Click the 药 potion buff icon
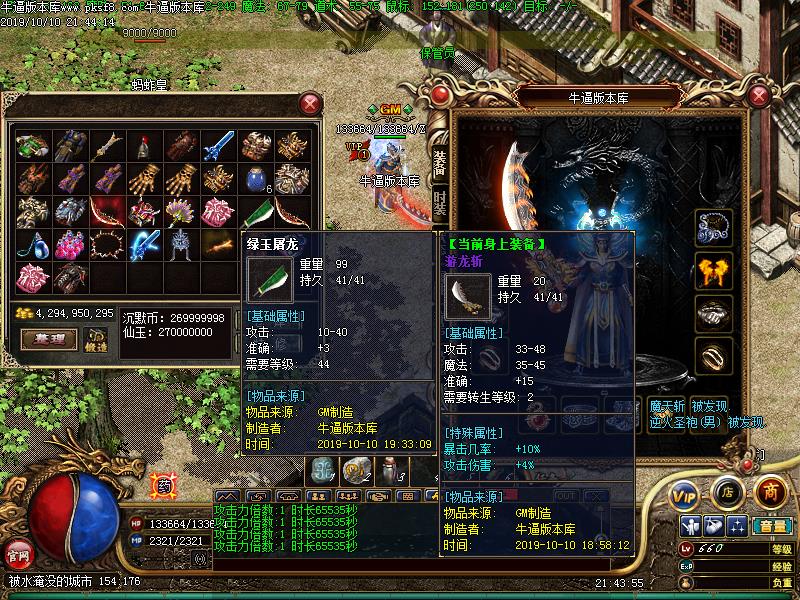Viewport: 800px width, 600px height. 163,486
